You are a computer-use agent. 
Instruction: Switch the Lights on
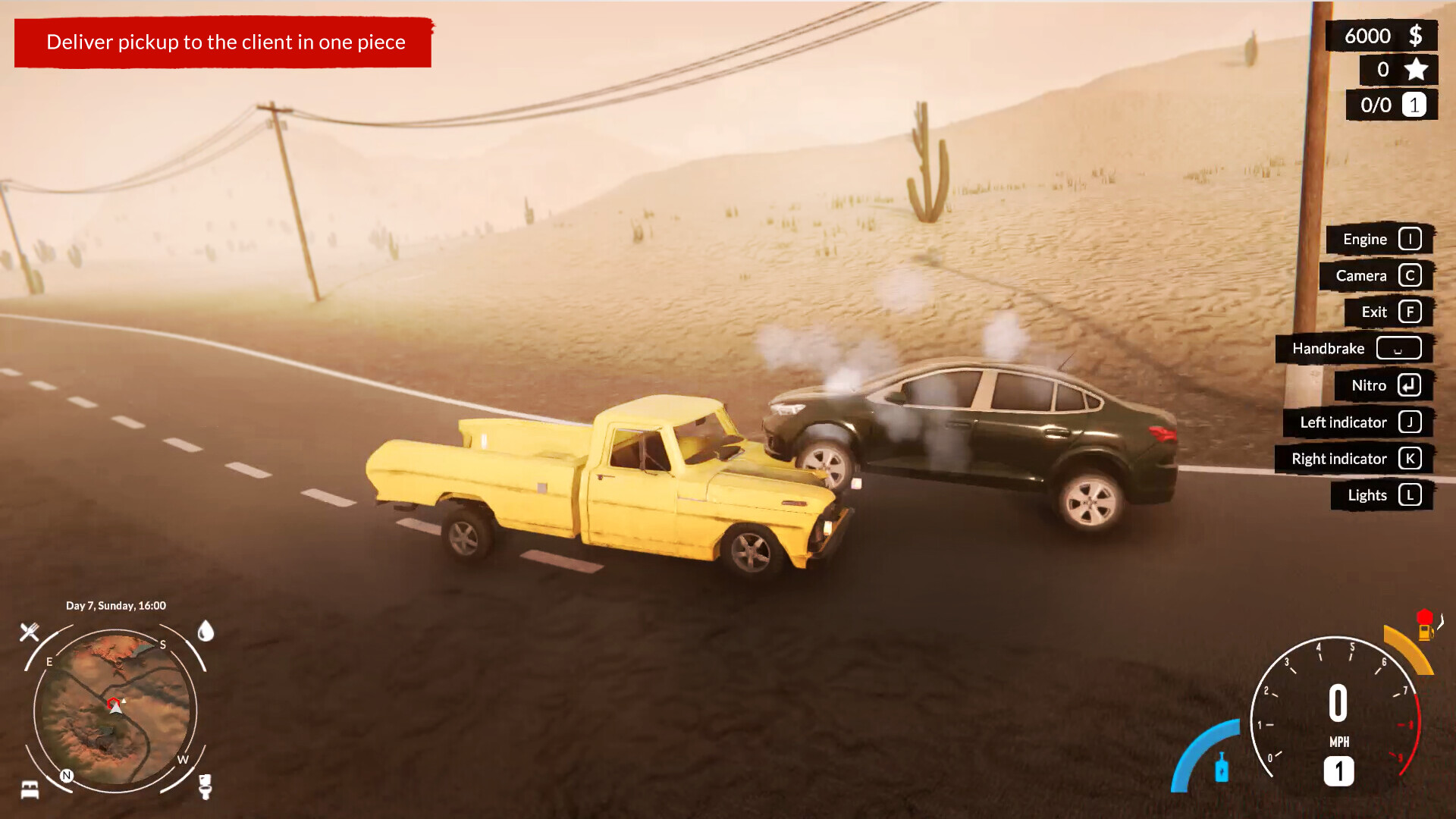pyautogui.click(x=1382, y=495)
